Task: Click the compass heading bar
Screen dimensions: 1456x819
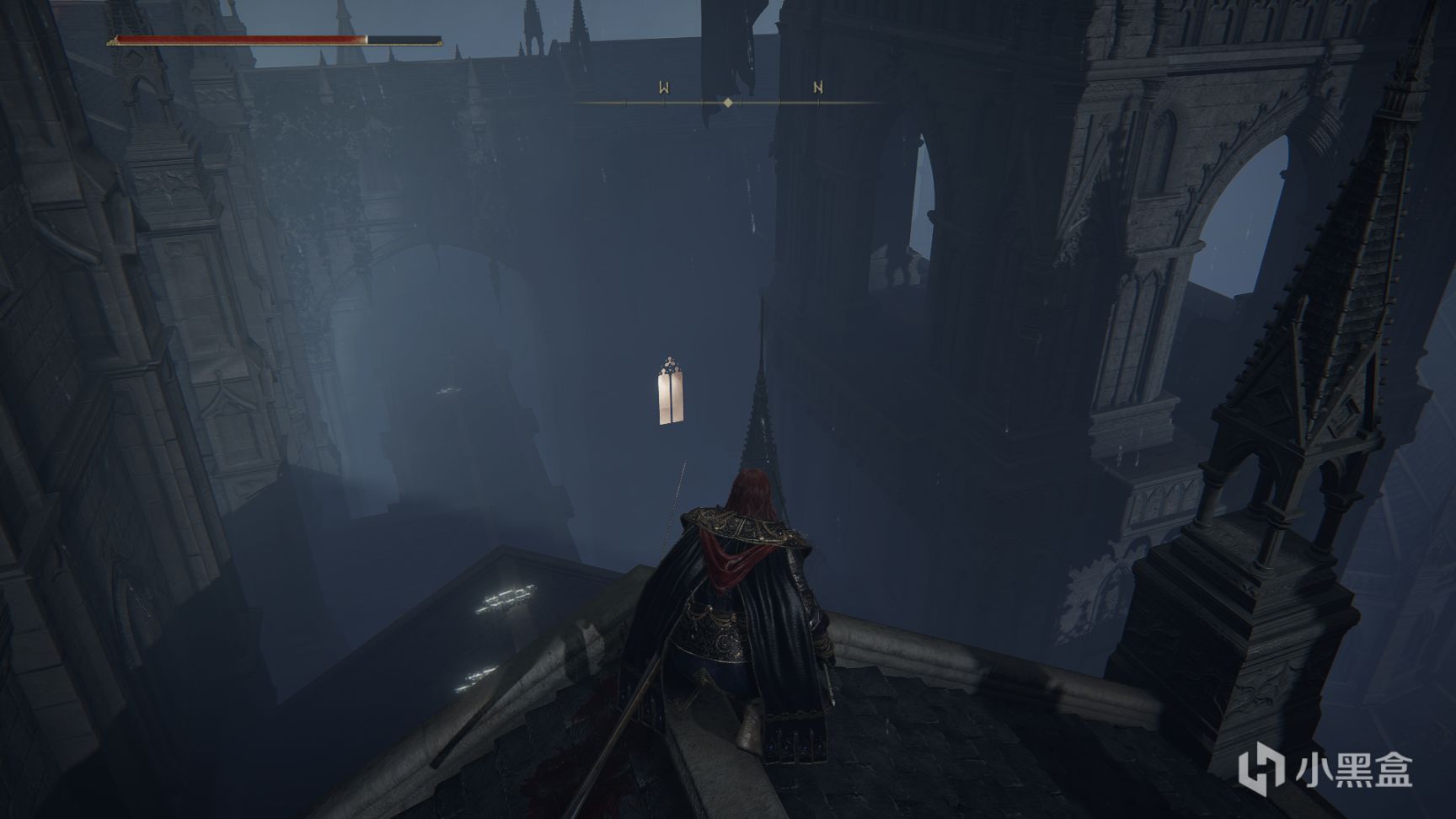Action: coord(729,102)
